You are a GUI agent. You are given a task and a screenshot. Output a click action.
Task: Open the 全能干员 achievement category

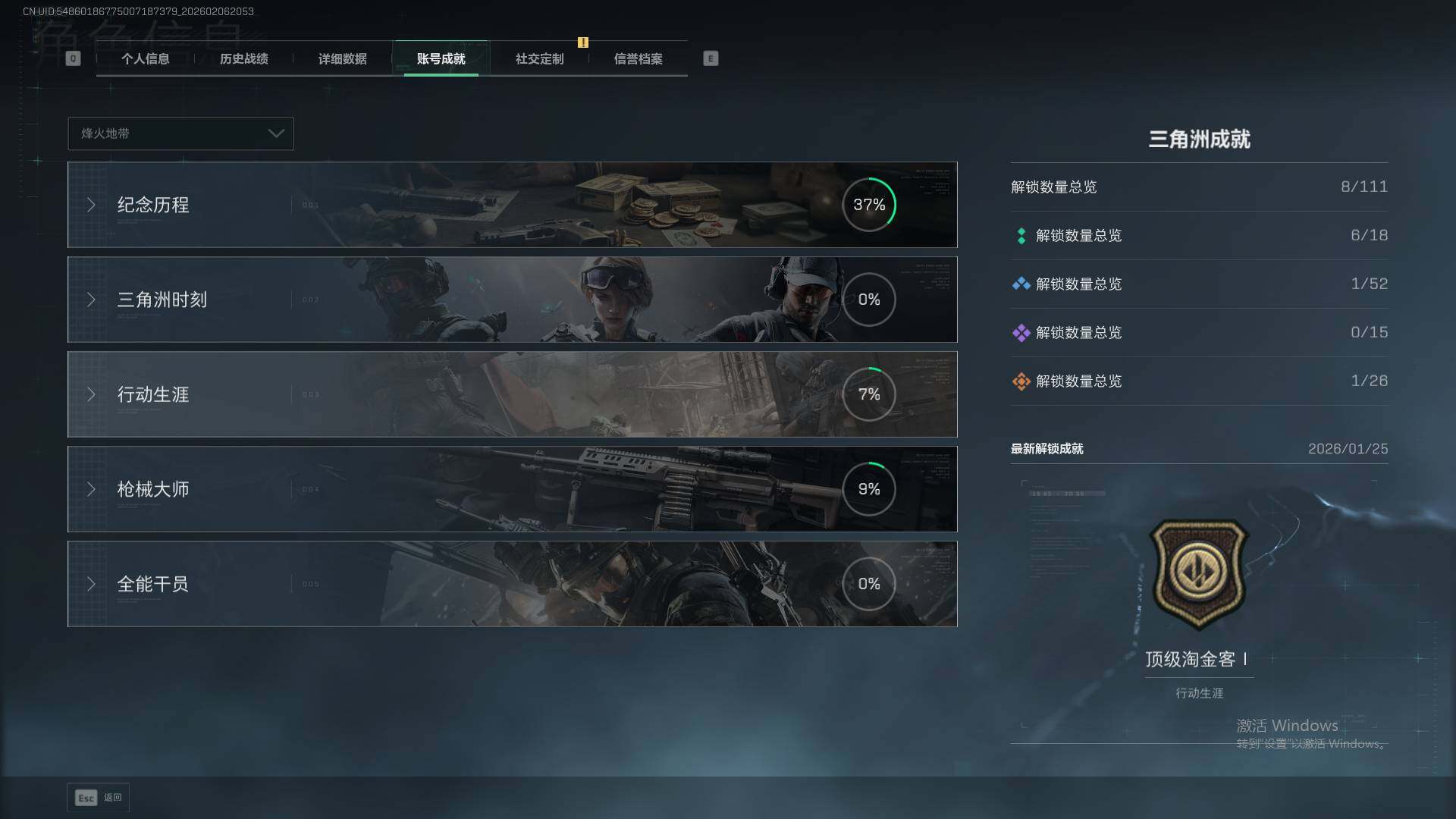512,584
